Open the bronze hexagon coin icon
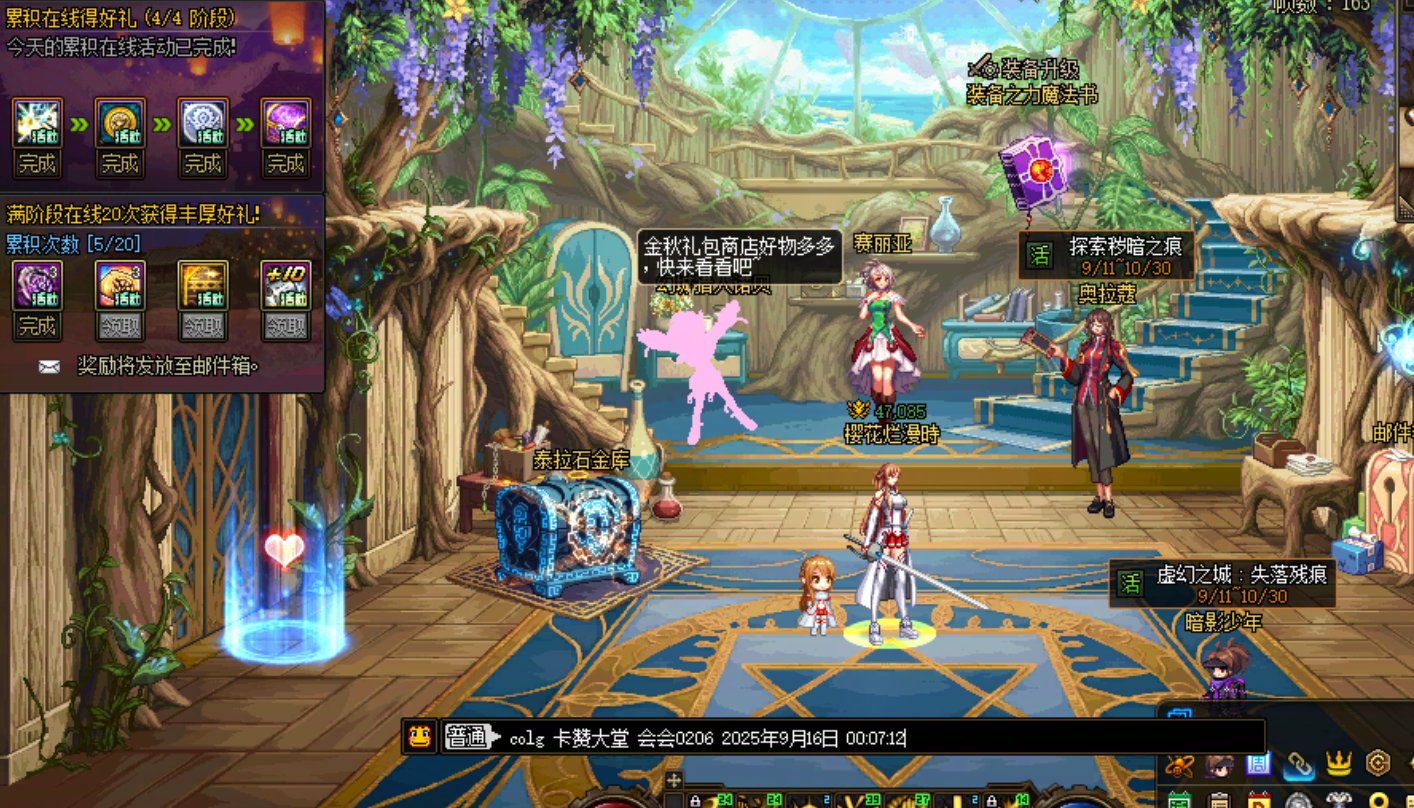 [1377, 764]
